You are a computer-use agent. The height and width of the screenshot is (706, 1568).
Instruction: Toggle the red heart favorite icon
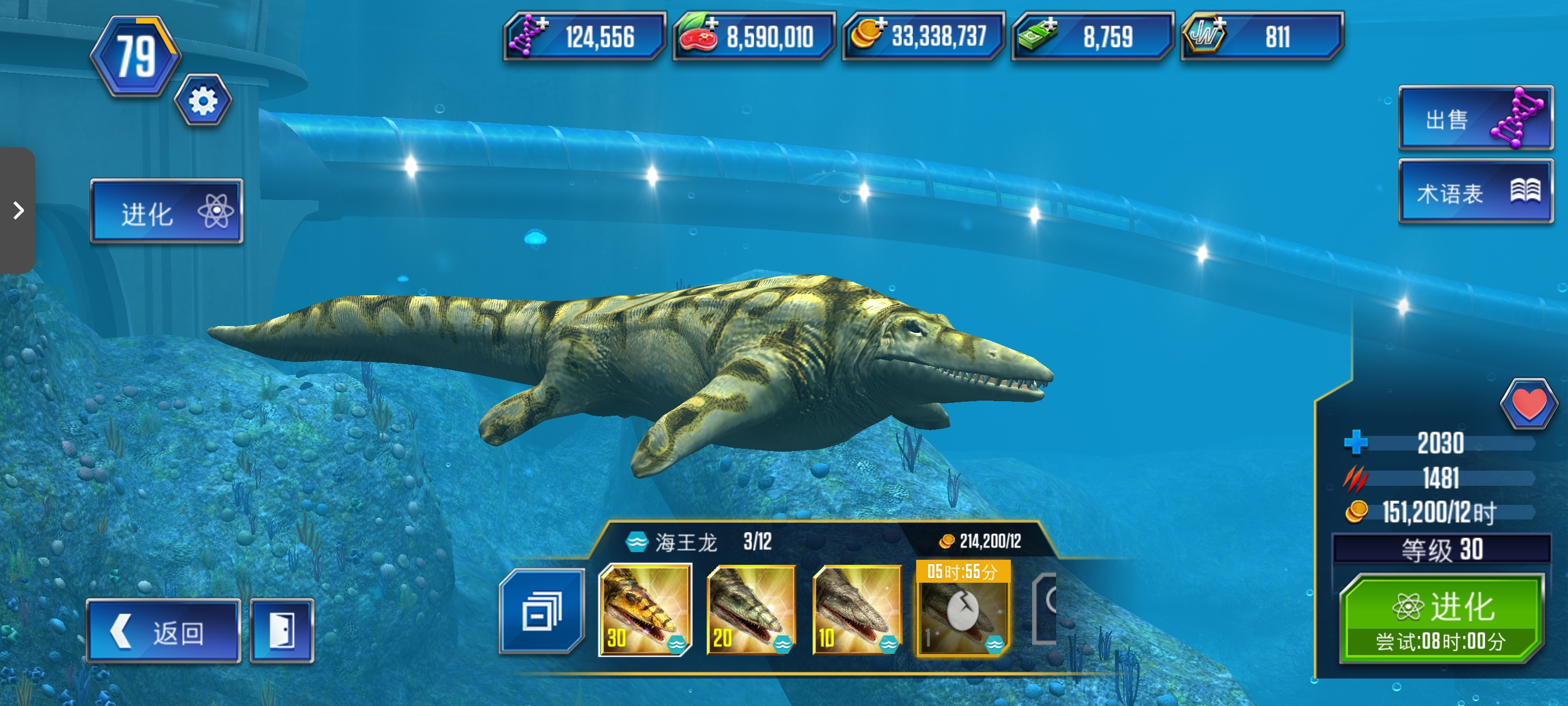pos(1528,404)
